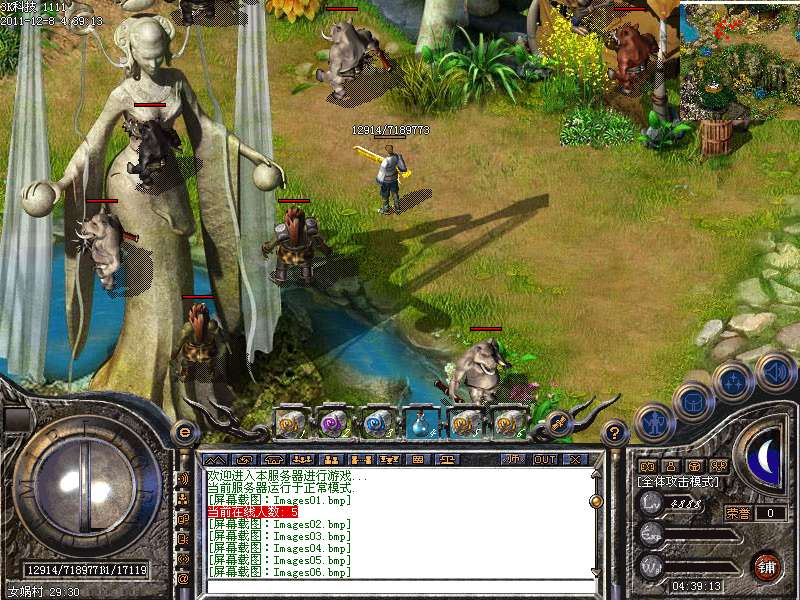The width and height of the screenshot is (800, 600).
Task: Use the blue potion in belt slot 4
Action: click(x=419, y=424)
